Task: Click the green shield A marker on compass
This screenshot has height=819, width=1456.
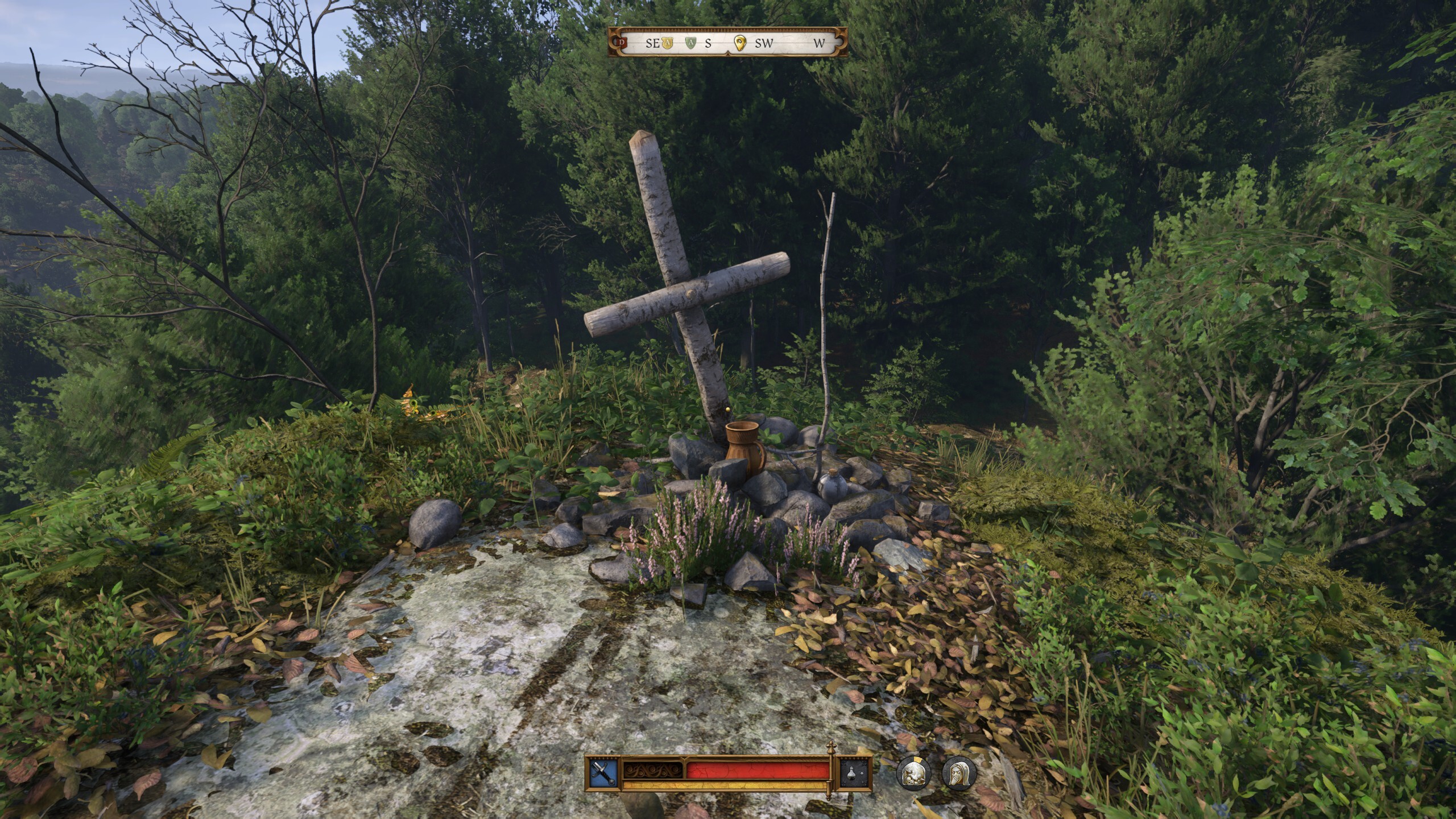Action: (x=690, y=43)
